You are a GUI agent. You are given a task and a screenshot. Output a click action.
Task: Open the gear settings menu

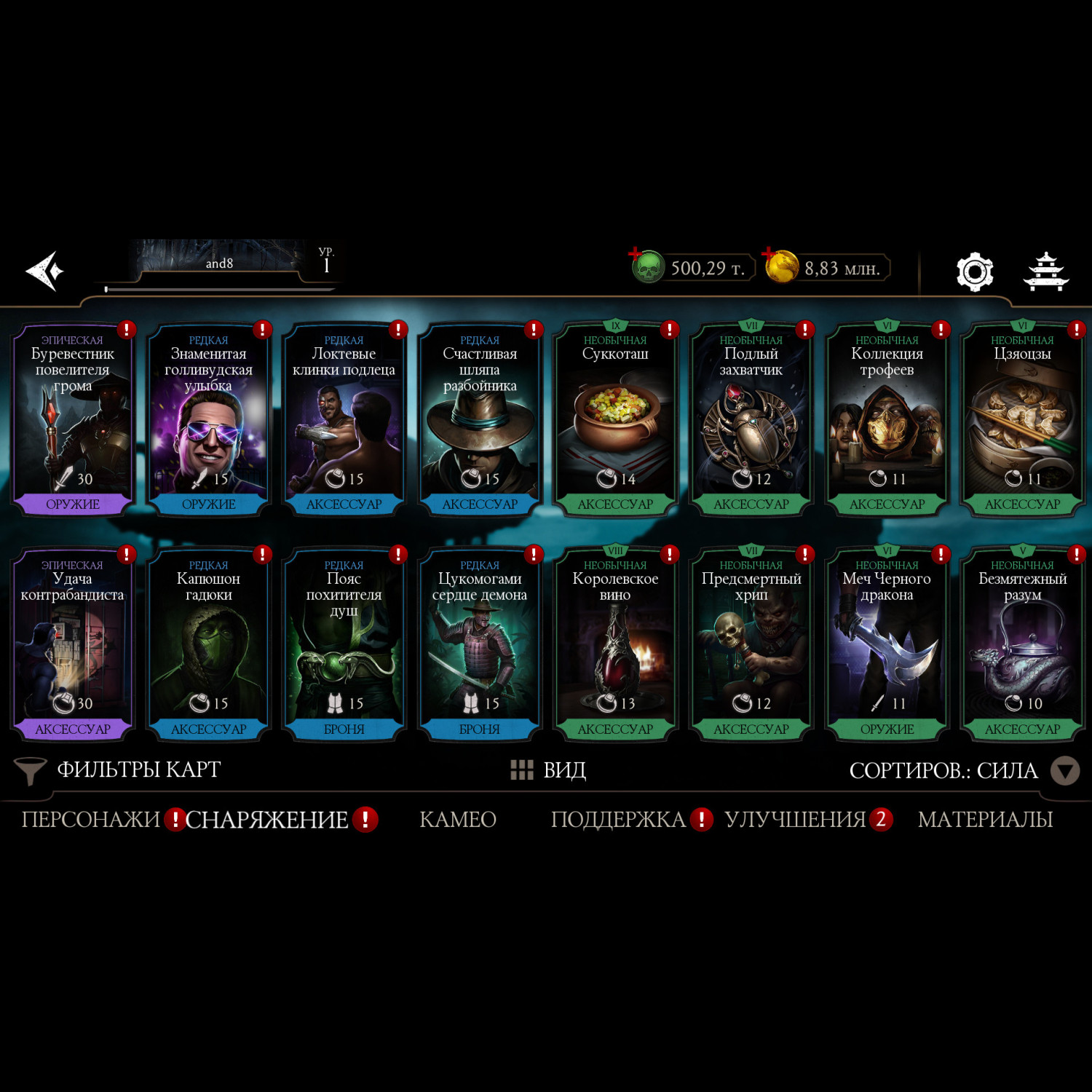click(974, 272)
